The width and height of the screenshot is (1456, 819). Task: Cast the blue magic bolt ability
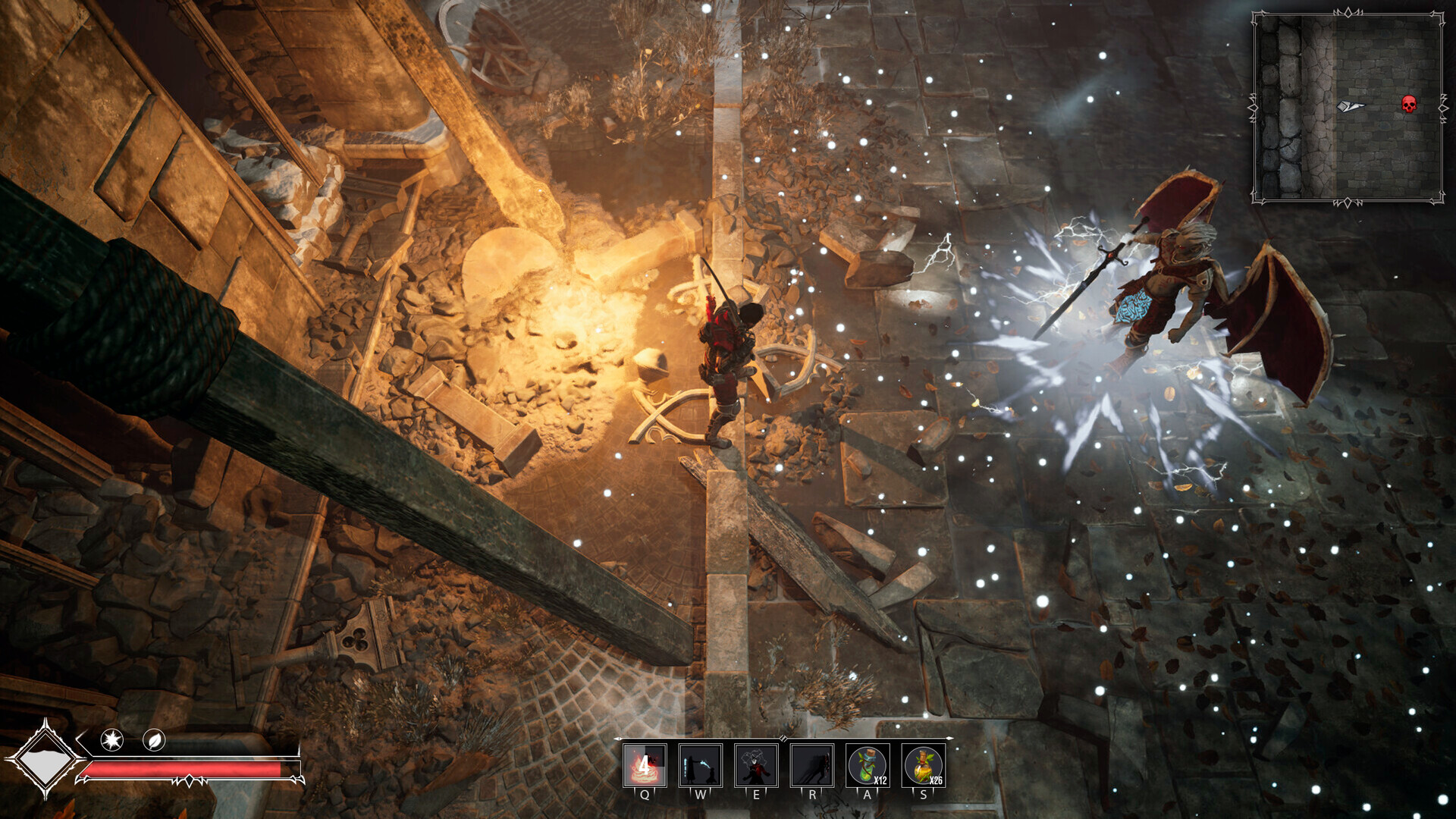[700, 764]
